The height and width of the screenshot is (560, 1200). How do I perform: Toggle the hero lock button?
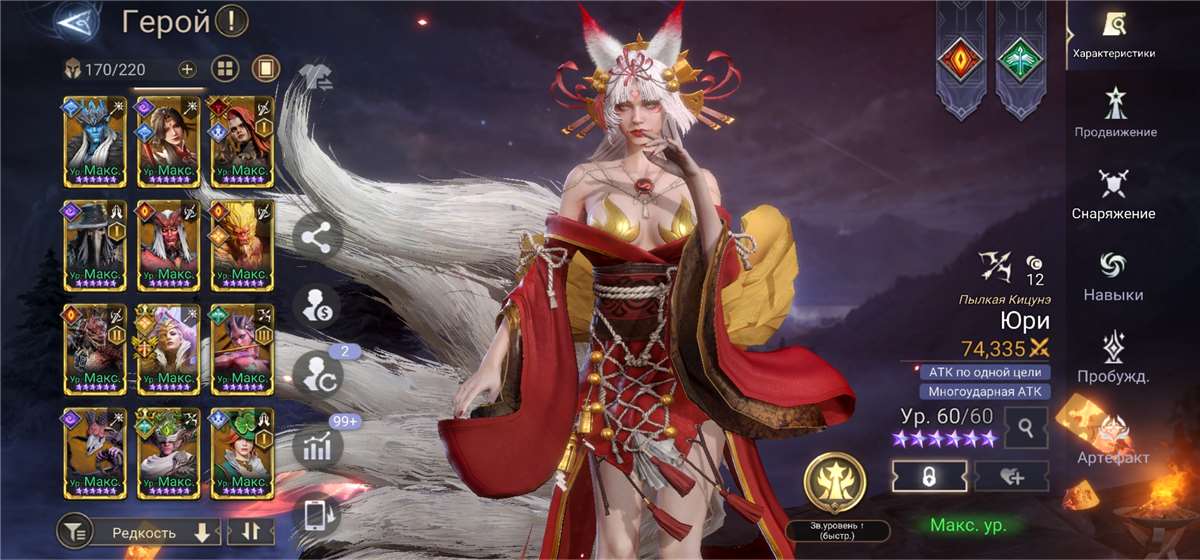click(x=929, y=477)
